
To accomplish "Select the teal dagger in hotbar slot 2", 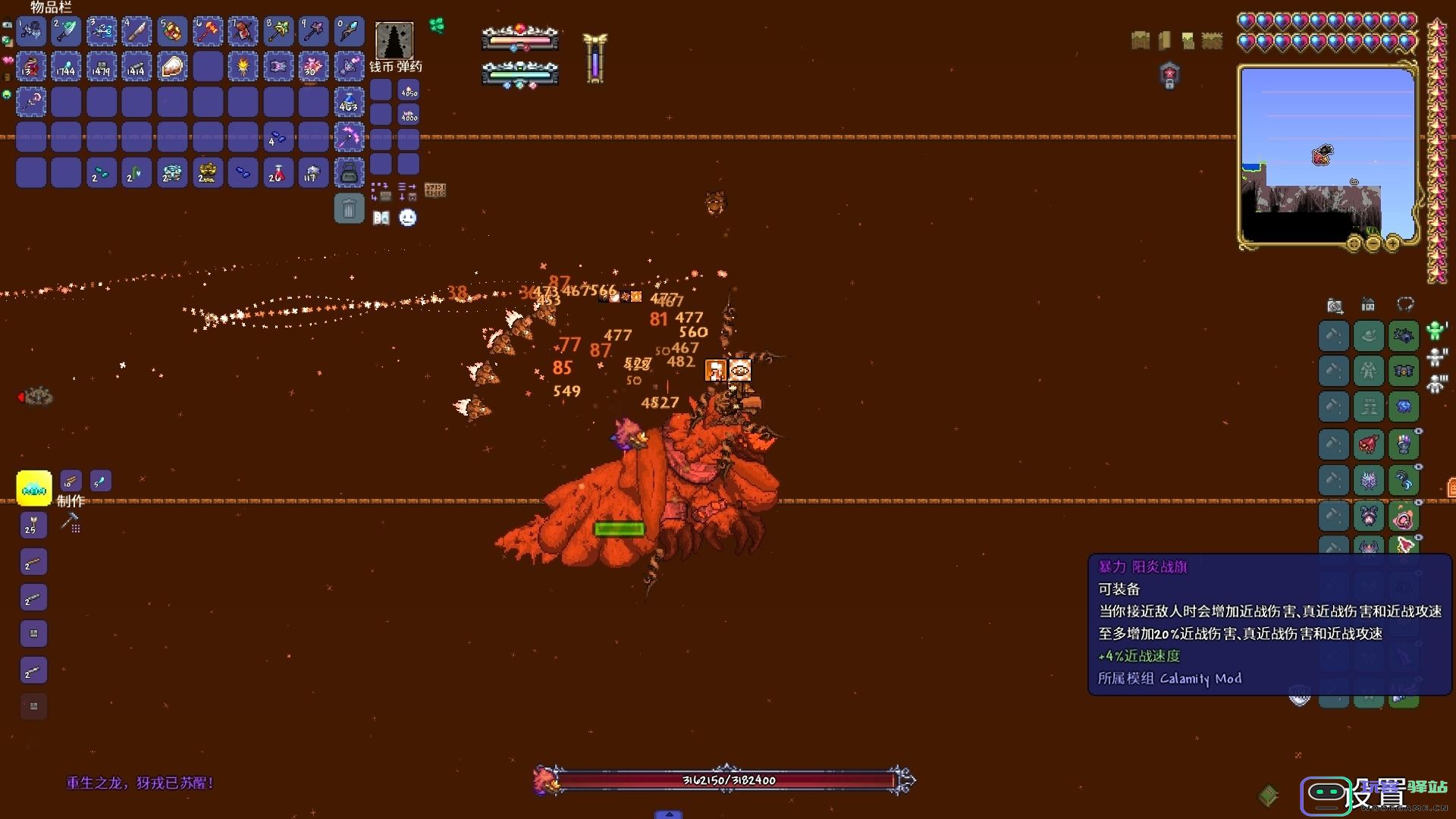I will pos(66,31).
